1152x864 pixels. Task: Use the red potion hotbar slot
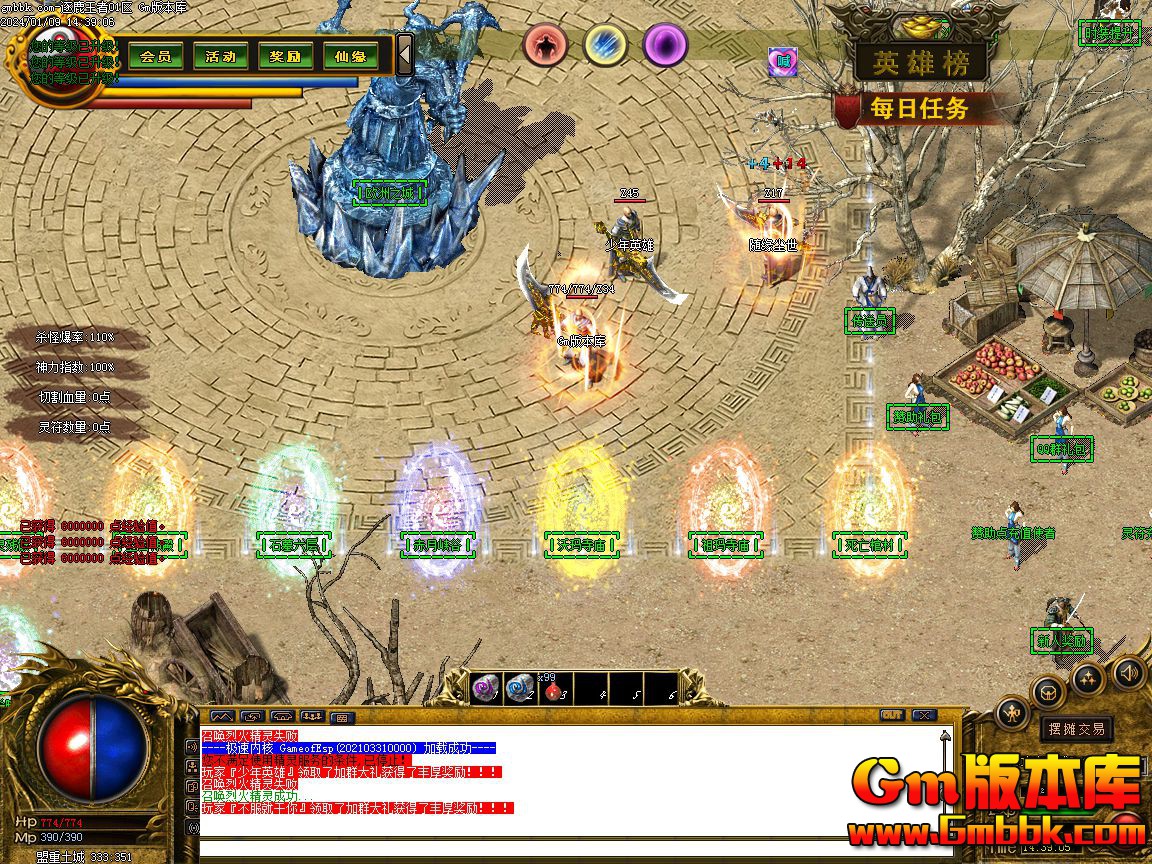tap(551, 689)
